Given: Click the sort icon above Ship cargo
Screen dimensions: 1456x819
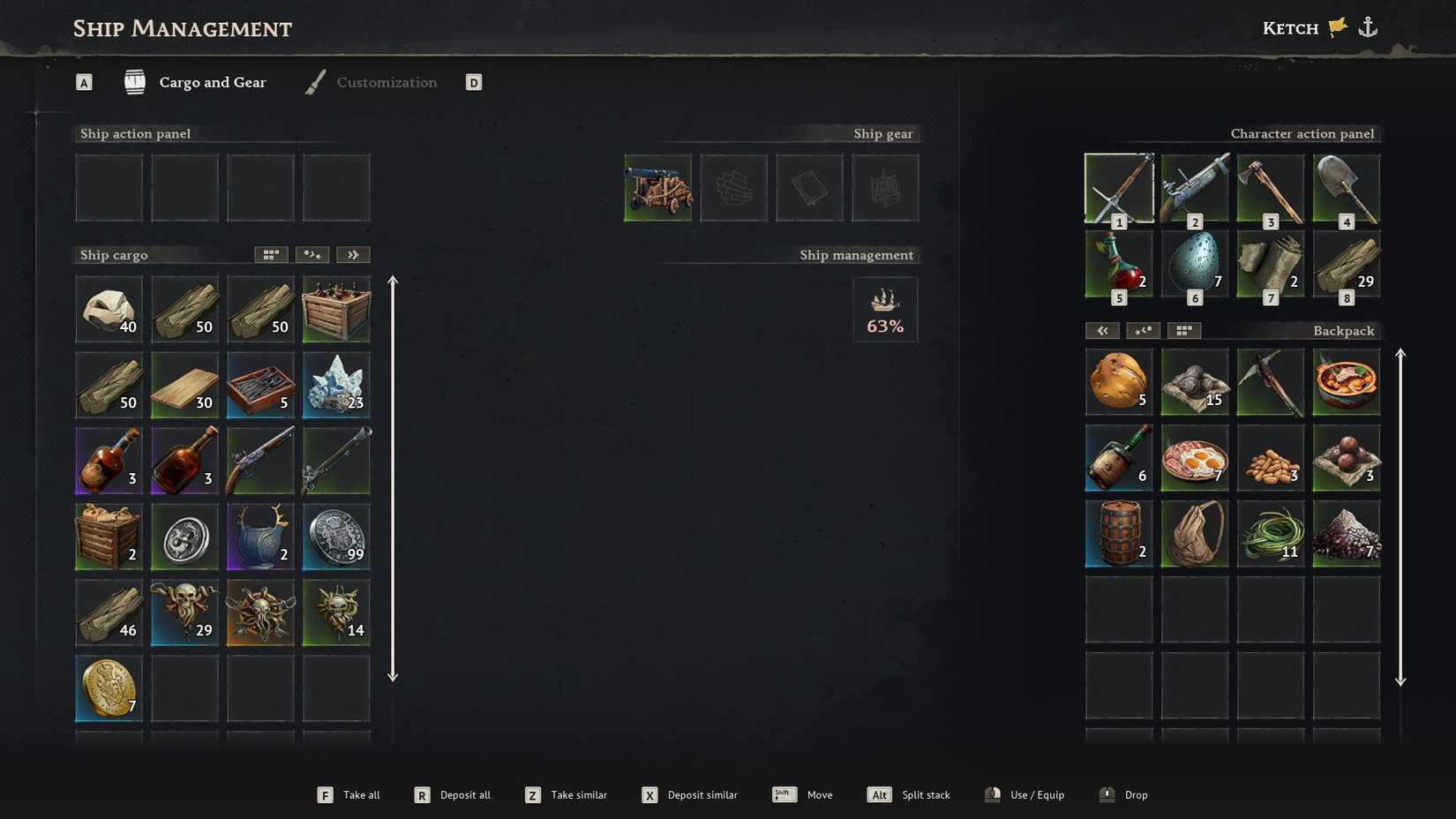Looking at the screenshot, I should (271, 254).
